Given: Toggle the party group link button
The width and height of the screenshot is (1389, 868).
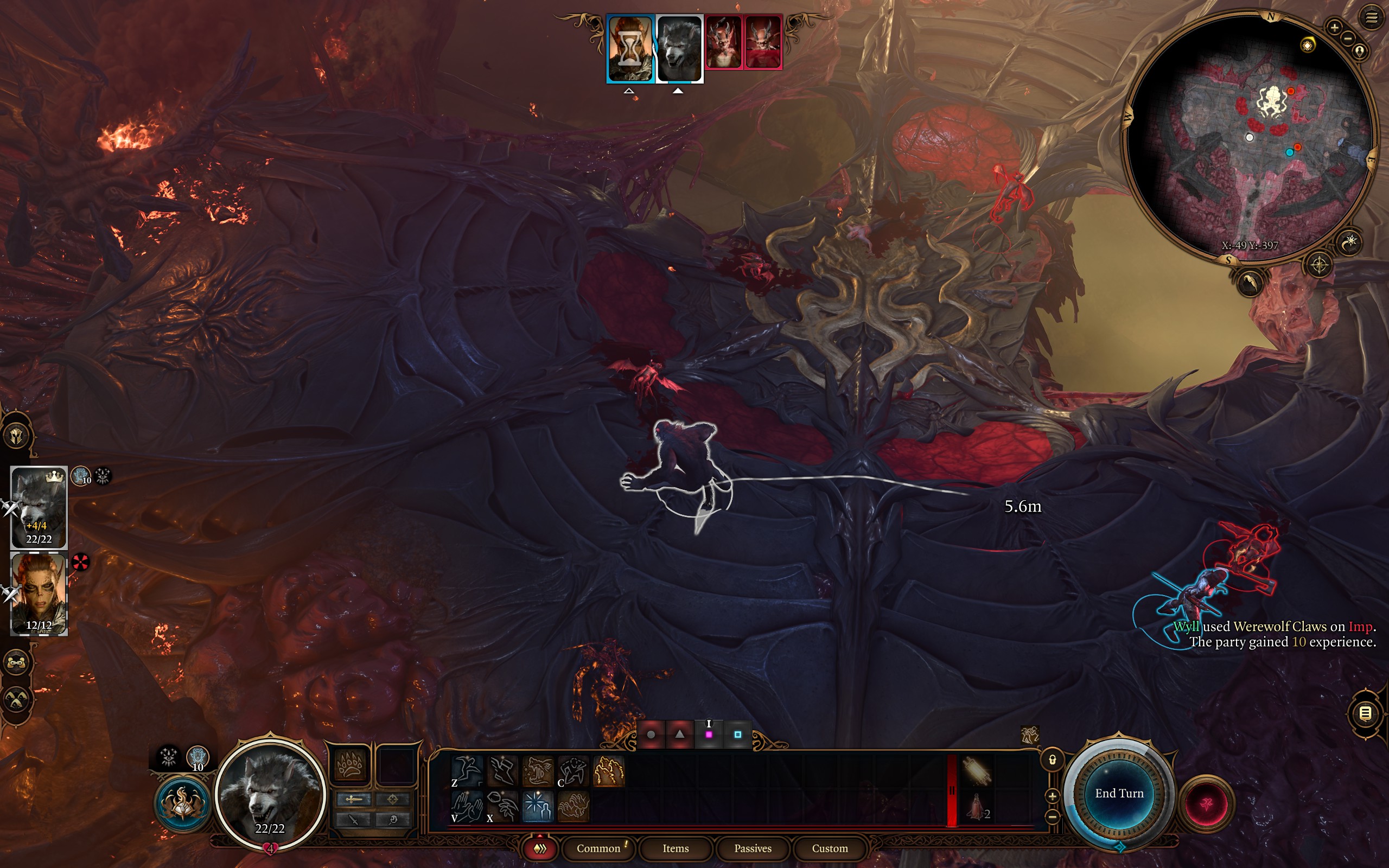Looking at the screenshot, I should click(16, 662).
